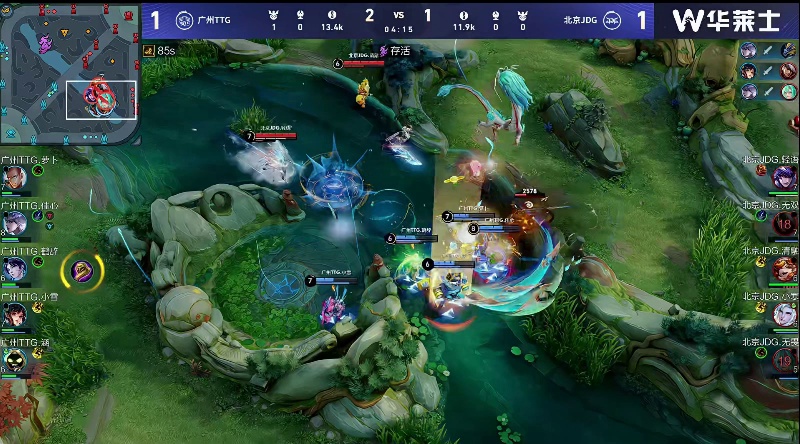The width and height of the screenshot is (800, 444).
Task: Select 广州TTG.小雪 hero portrait
Action: (14, 315)
